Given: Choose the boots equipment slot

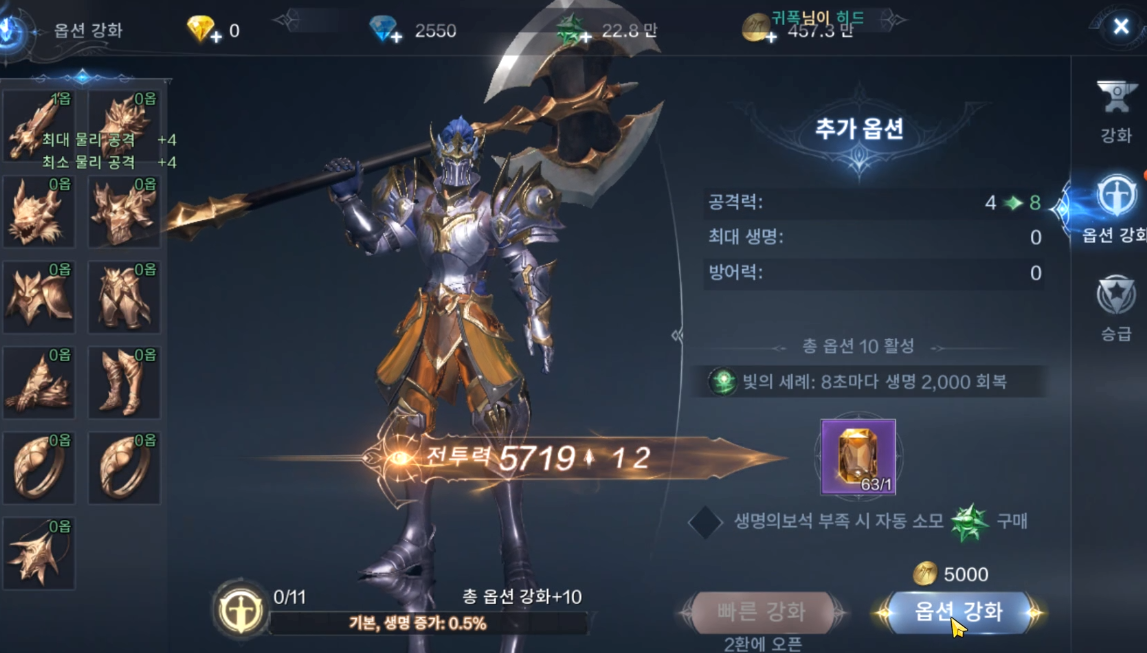Looking at the screenshot, I should [124, 382].
